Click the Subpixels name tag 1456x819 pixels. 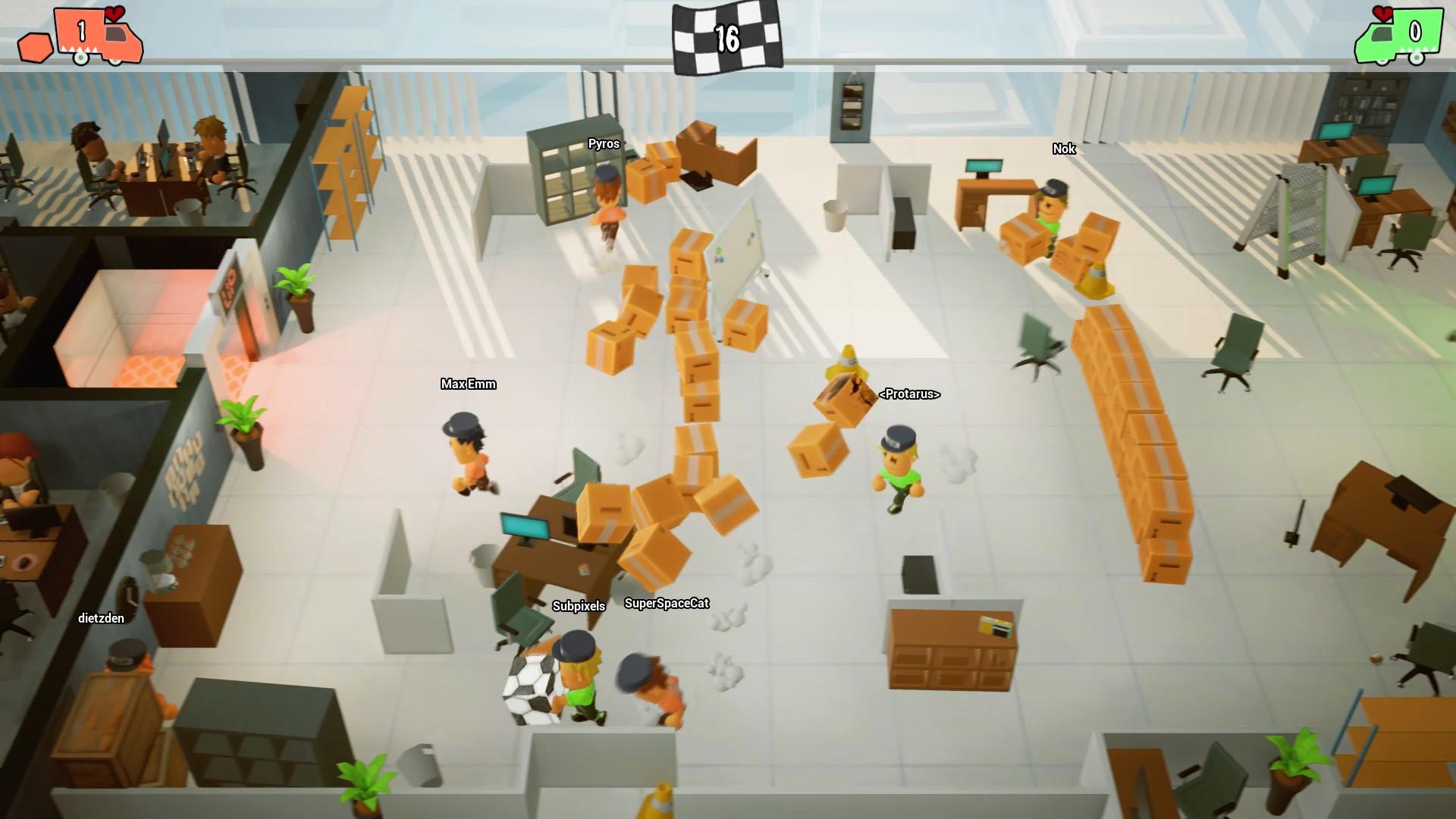579,606
